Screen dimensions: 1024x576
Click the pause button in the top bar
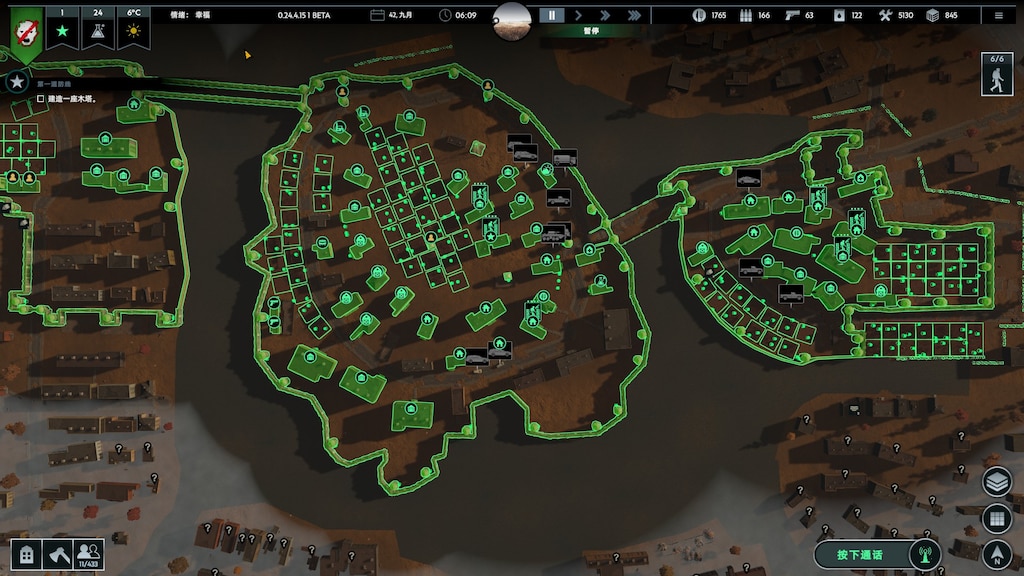coord(551,15)
